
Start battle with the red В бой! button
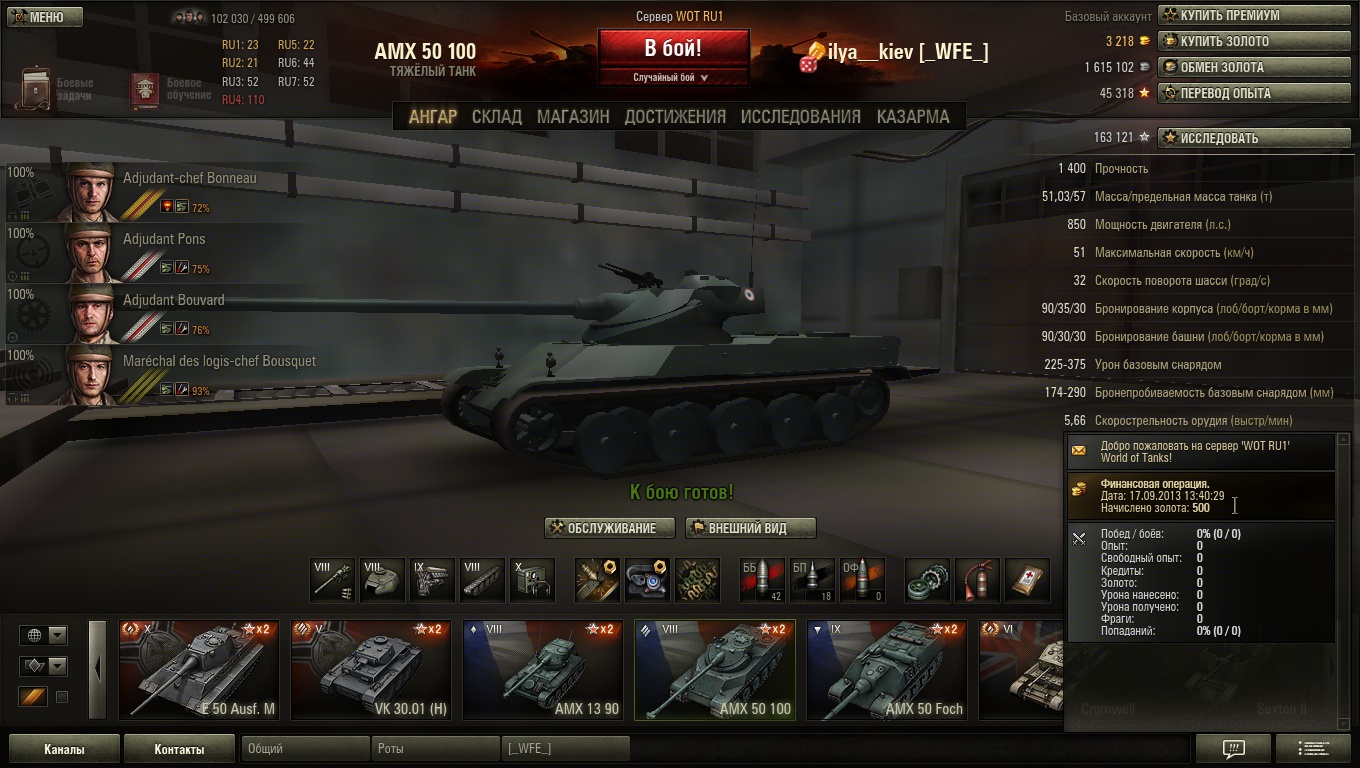click(673, 49)
